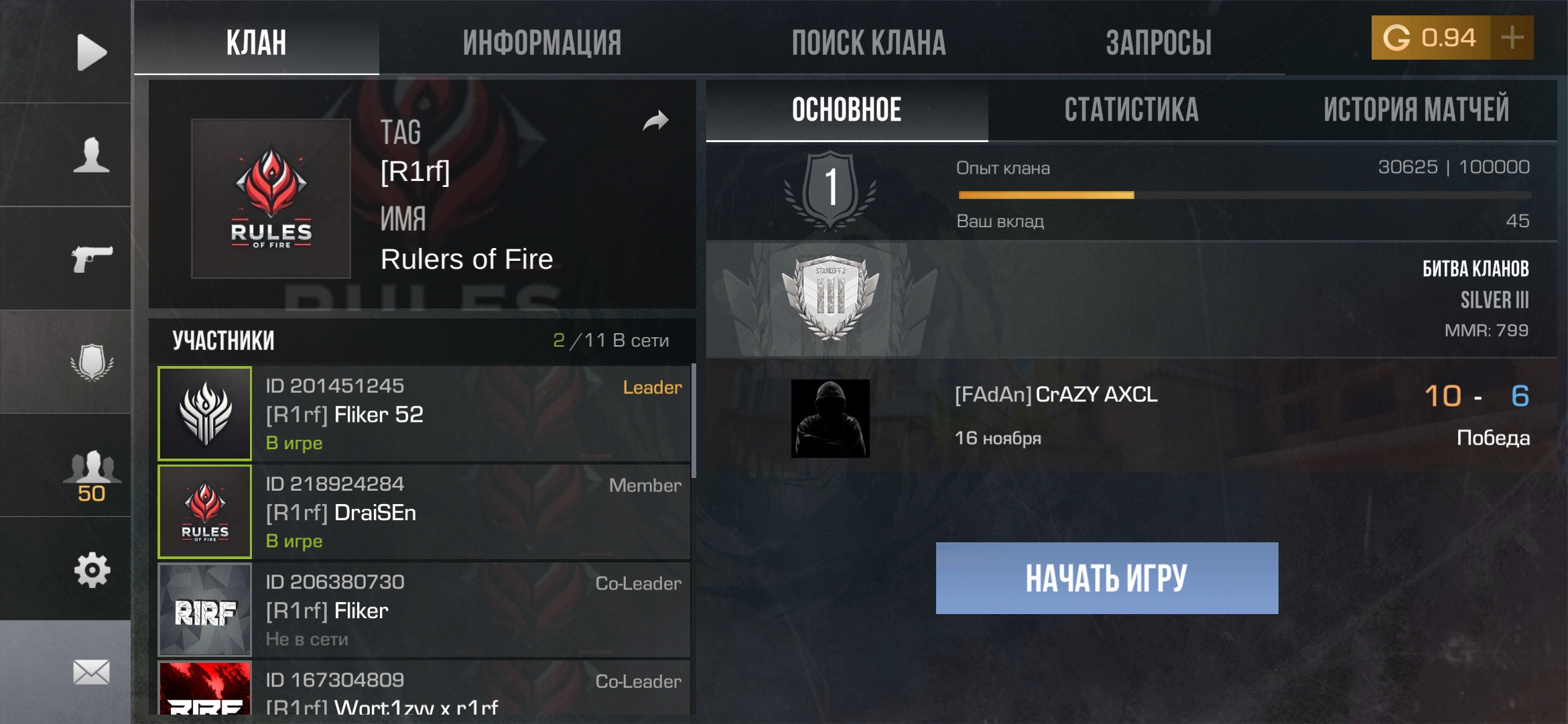Click the Rules of Fire clan emblem

click(x=271, y=198)
